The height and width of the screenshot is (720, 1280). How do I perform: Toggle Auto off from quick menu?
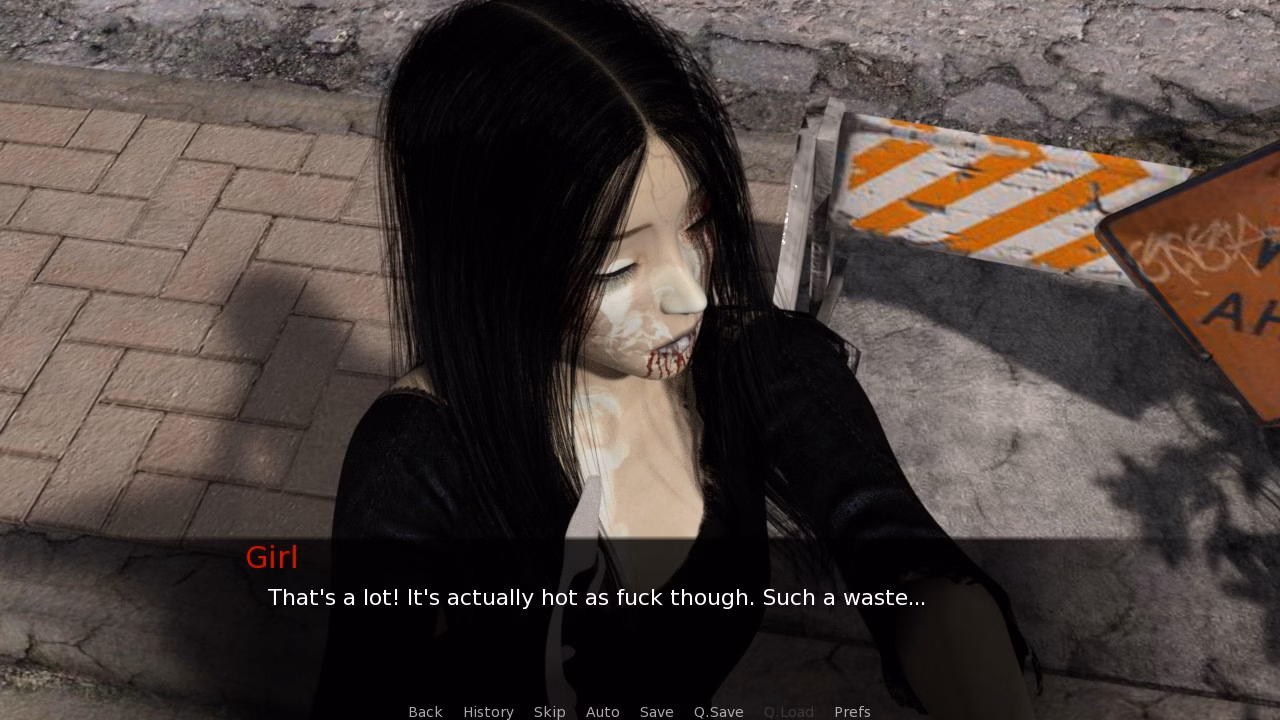pyautogui.click(x=603, y=711)
